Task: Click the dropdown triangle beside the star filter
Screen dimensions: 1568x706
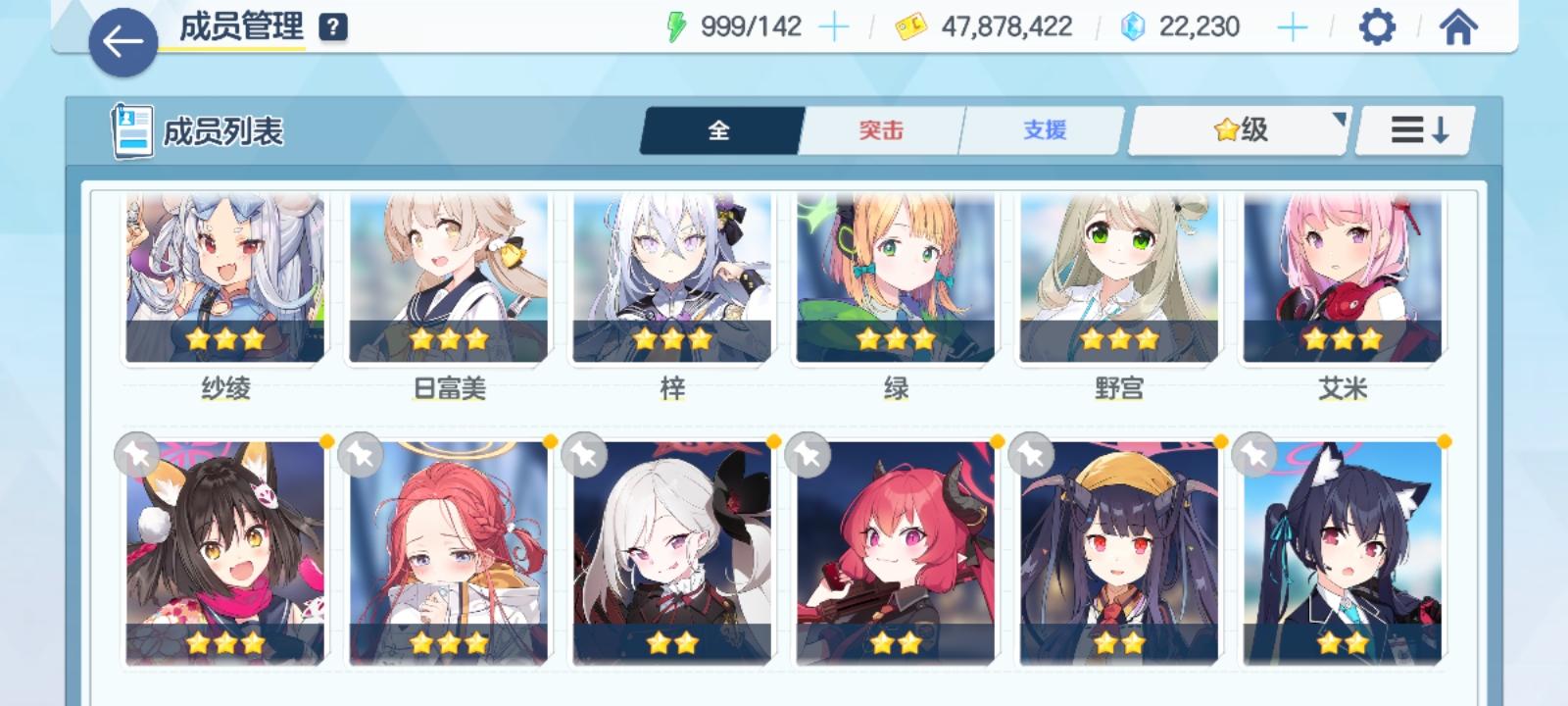Action: (x=1339, y=118)
